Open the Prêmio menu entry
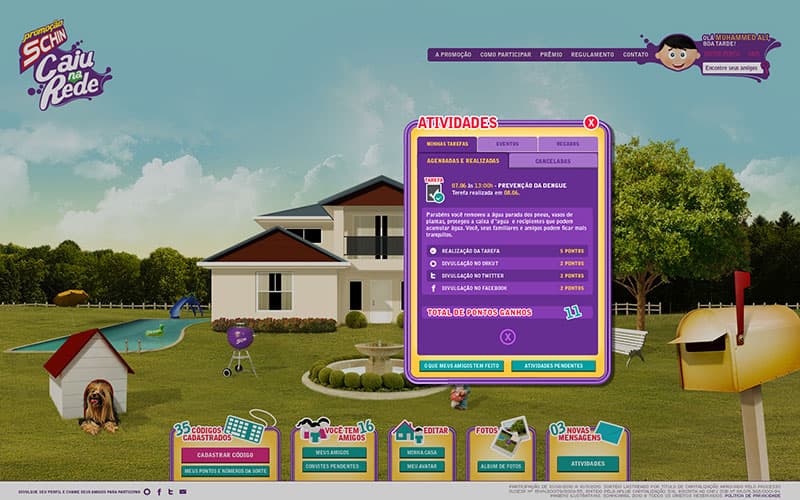Screen dimensions: 800x500 tap(551, 54)
